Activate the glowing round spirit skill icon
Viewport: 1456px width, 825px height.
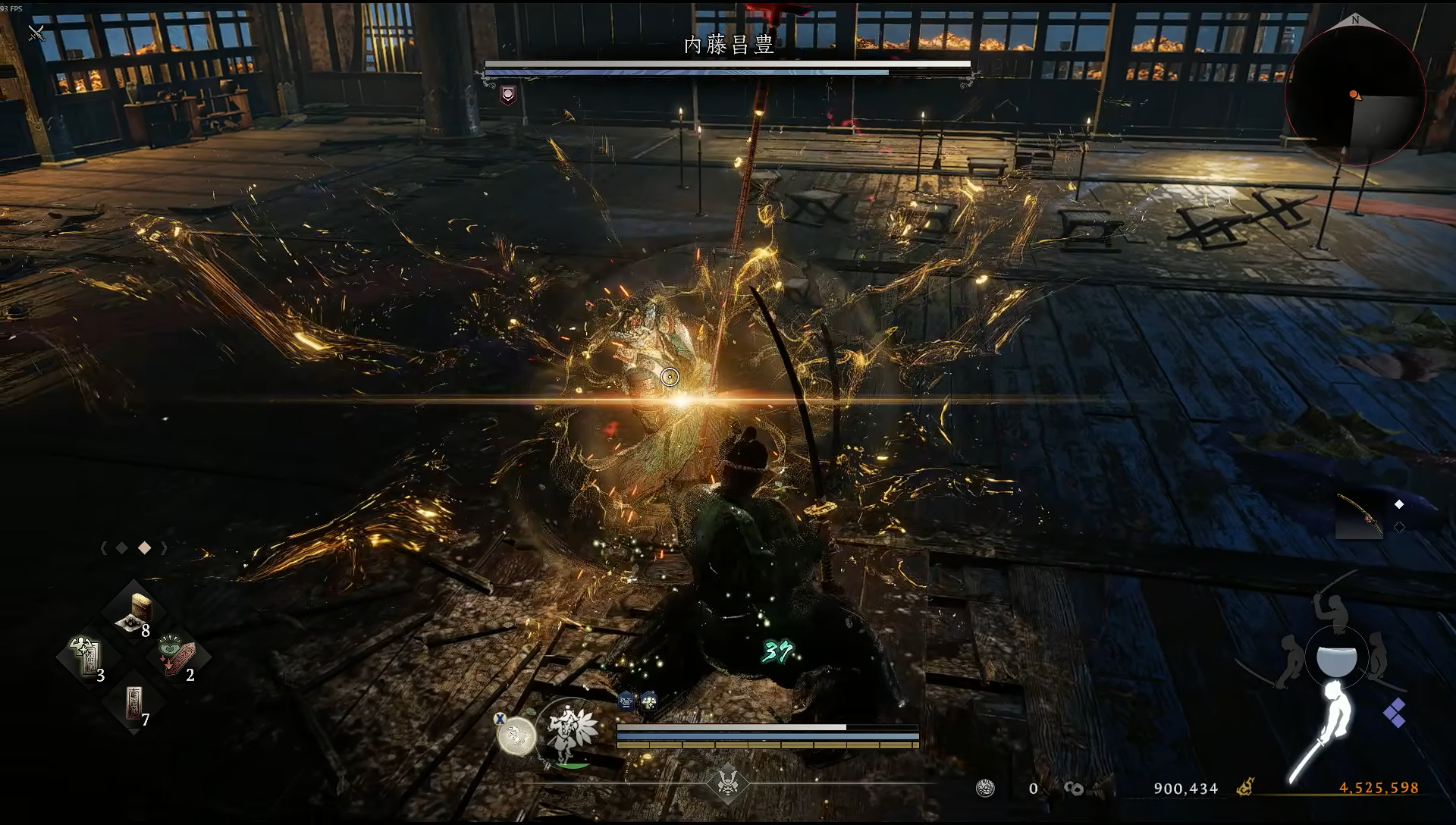[x=516, y=734]
